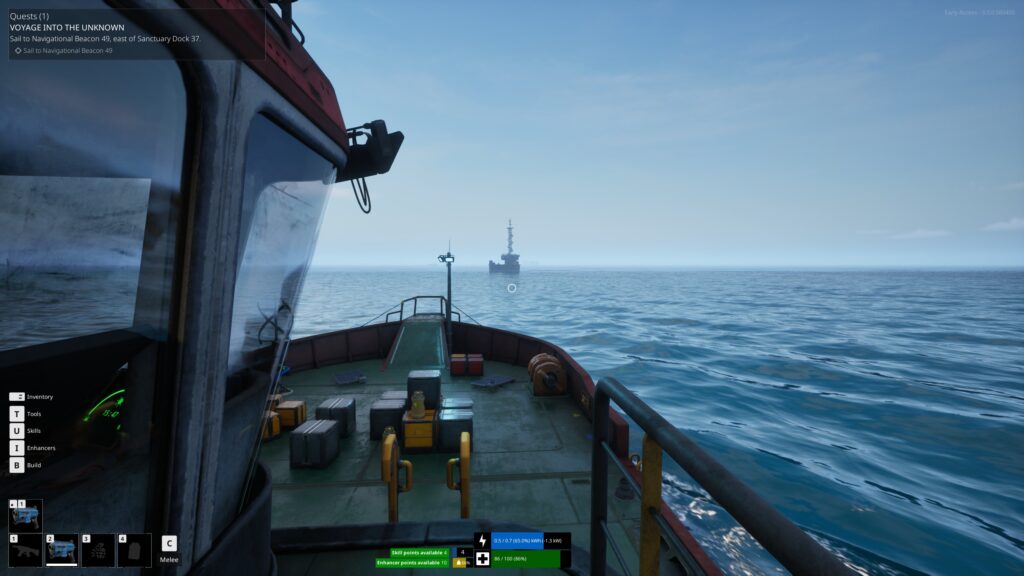Choose the grenade in hotbar slot 3
Viewport: 1024px width, 576px height.
tap(98, 550)
